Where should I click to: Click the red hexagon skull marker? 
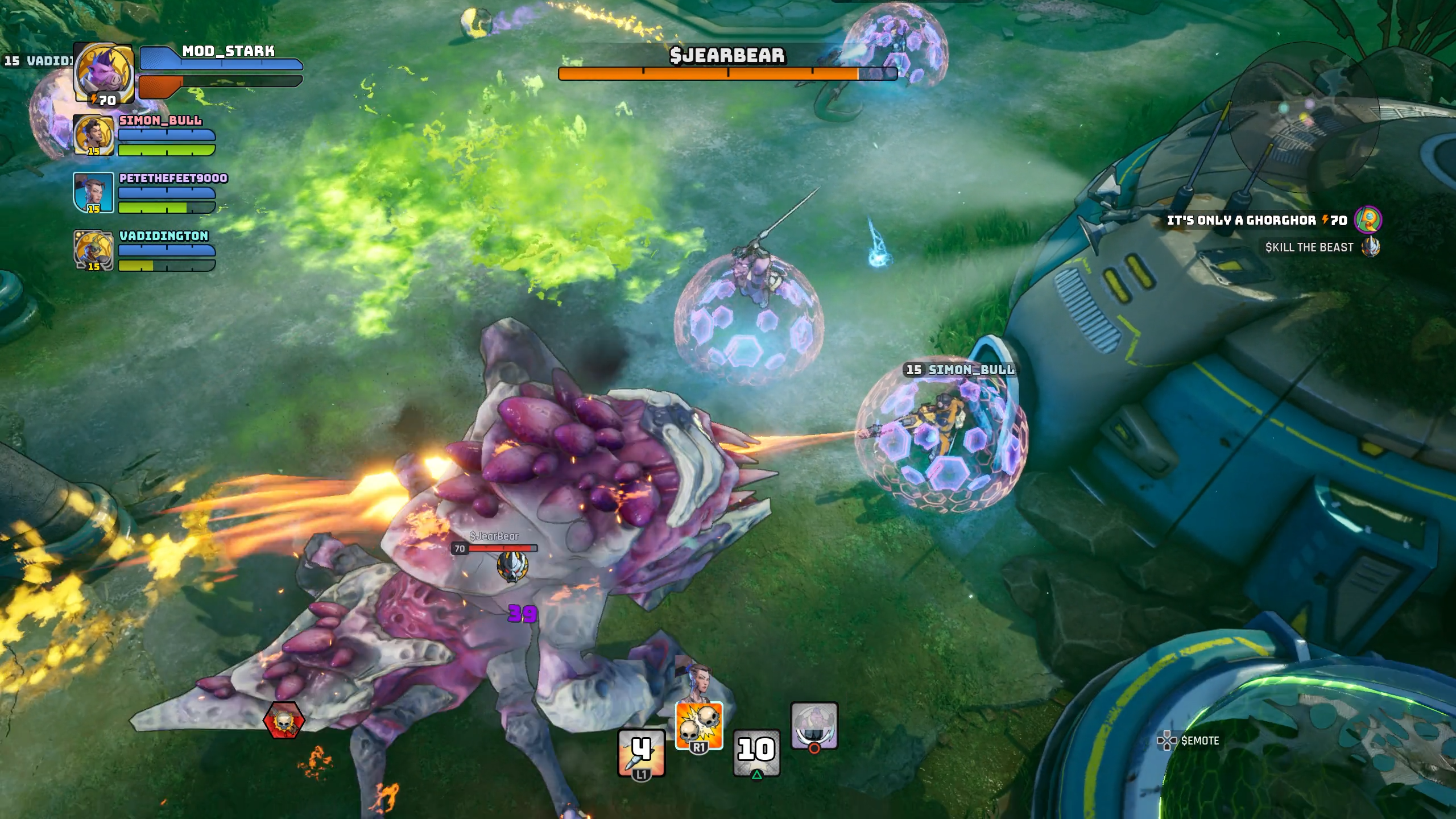tap(284, 721)
